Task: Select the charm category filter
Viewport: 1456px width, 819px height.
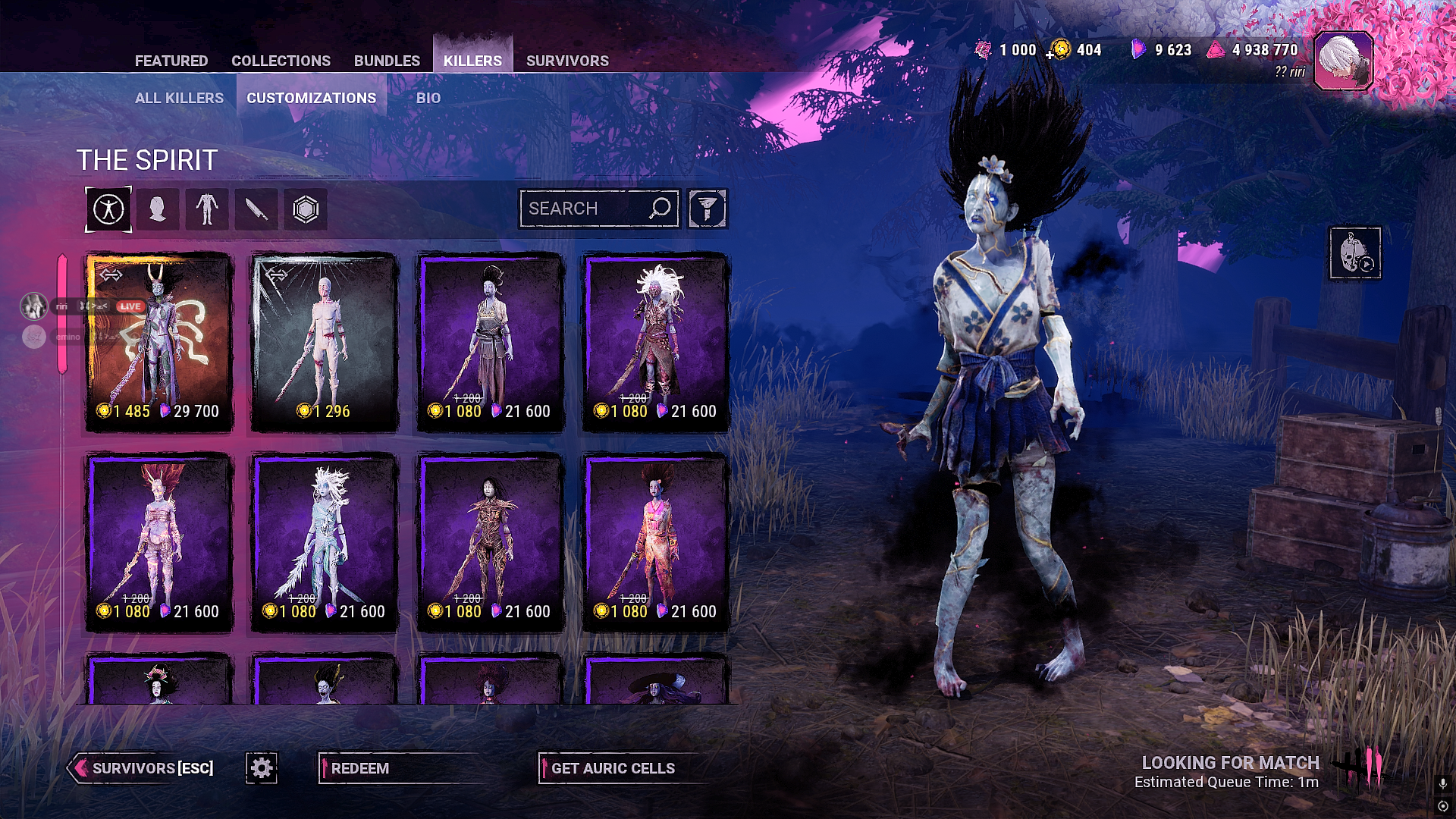Action: pos(306,209)
